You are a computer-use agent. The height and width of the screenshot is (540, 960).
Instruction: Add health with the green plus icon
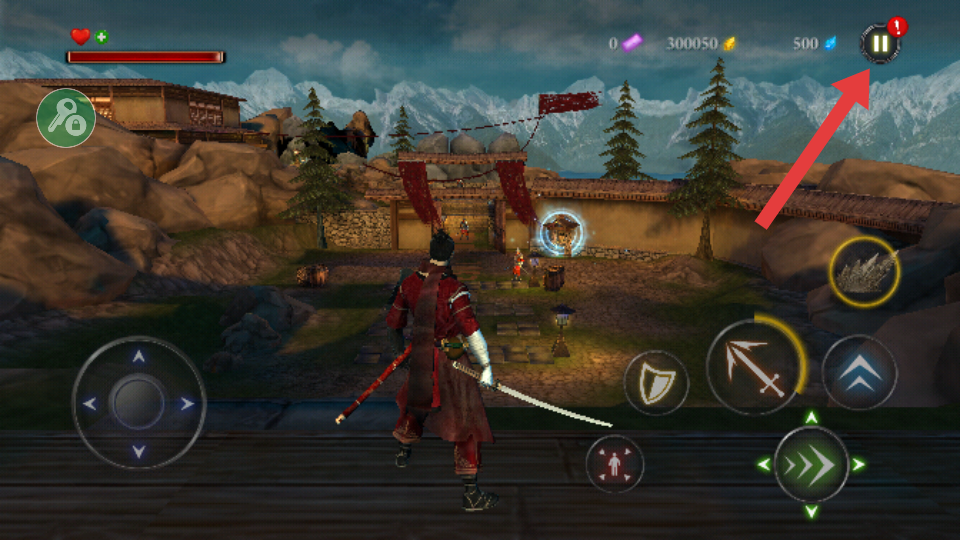point(102,37)
